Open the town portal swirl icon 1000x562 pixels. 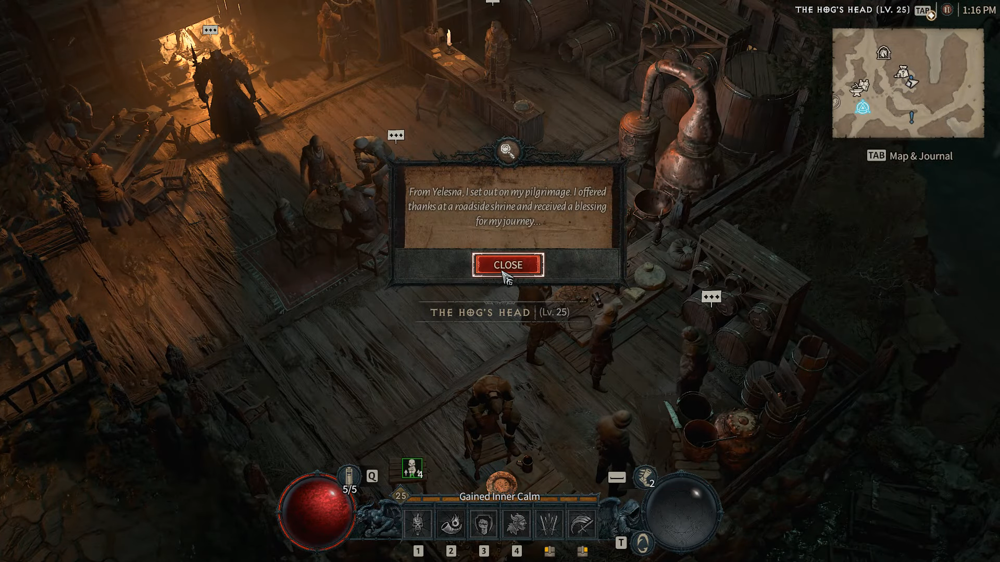point(645,543)
